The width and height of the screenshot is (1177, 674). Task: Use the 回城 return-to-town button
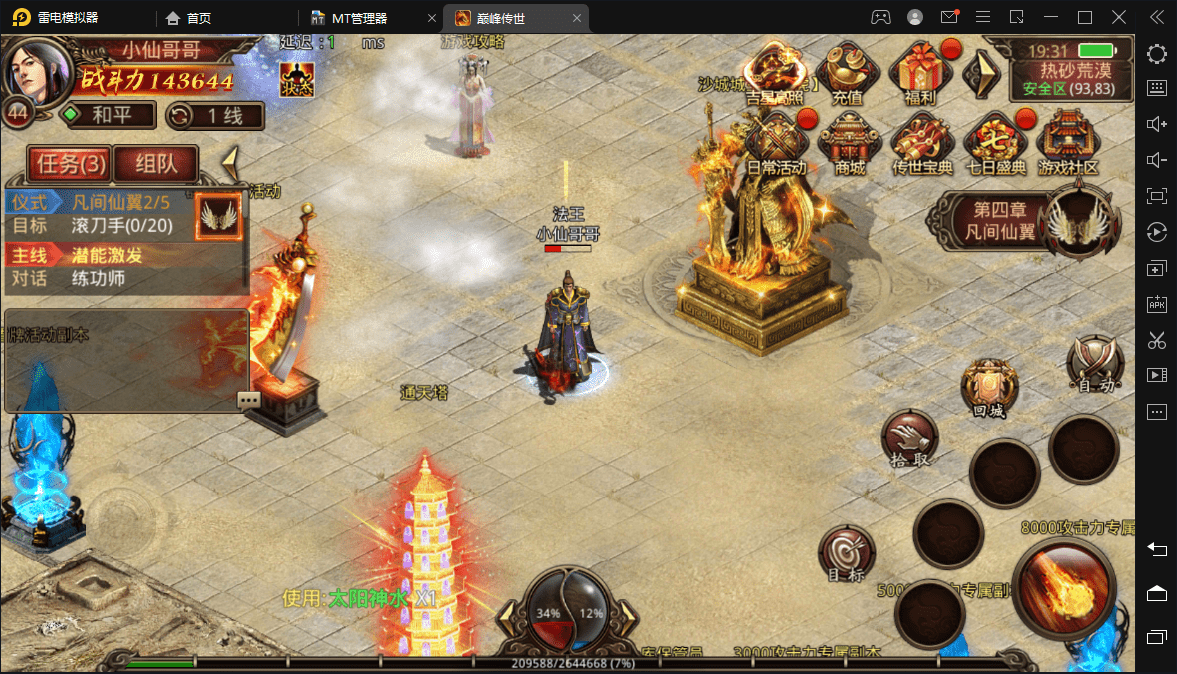[x=989, y=389]
